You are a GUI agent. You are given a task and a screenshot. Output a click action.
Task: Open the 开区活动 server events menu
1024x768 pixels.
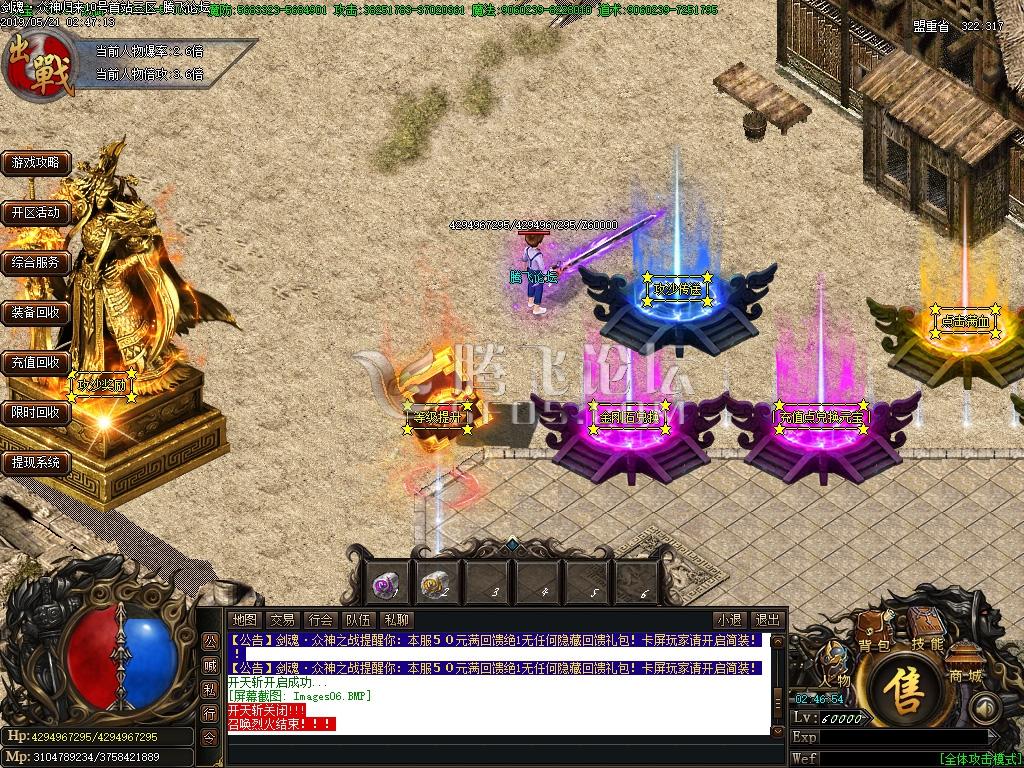36,212
